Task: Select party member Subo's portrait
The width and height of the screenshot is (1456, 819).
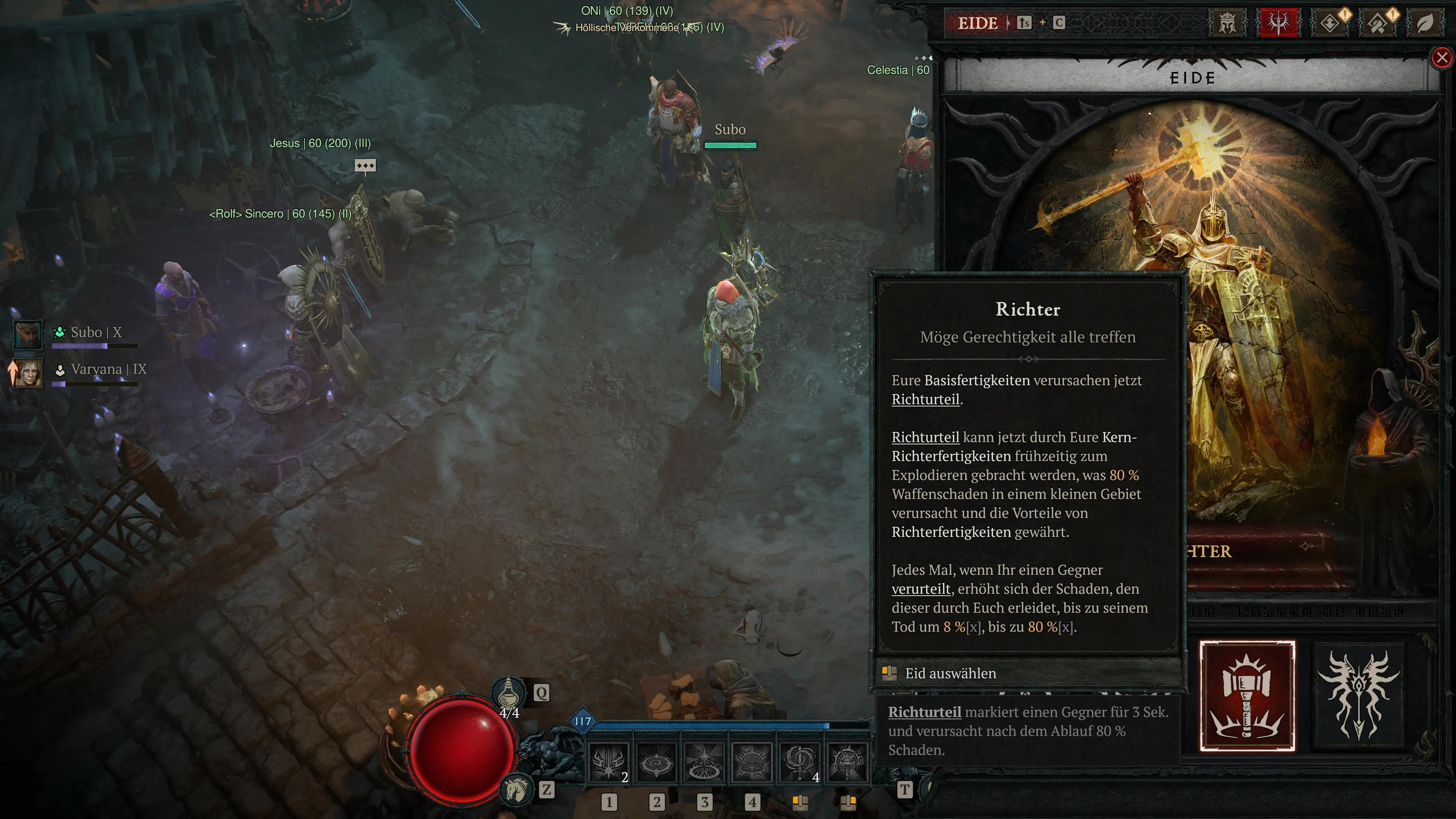Action: [28, 334]
